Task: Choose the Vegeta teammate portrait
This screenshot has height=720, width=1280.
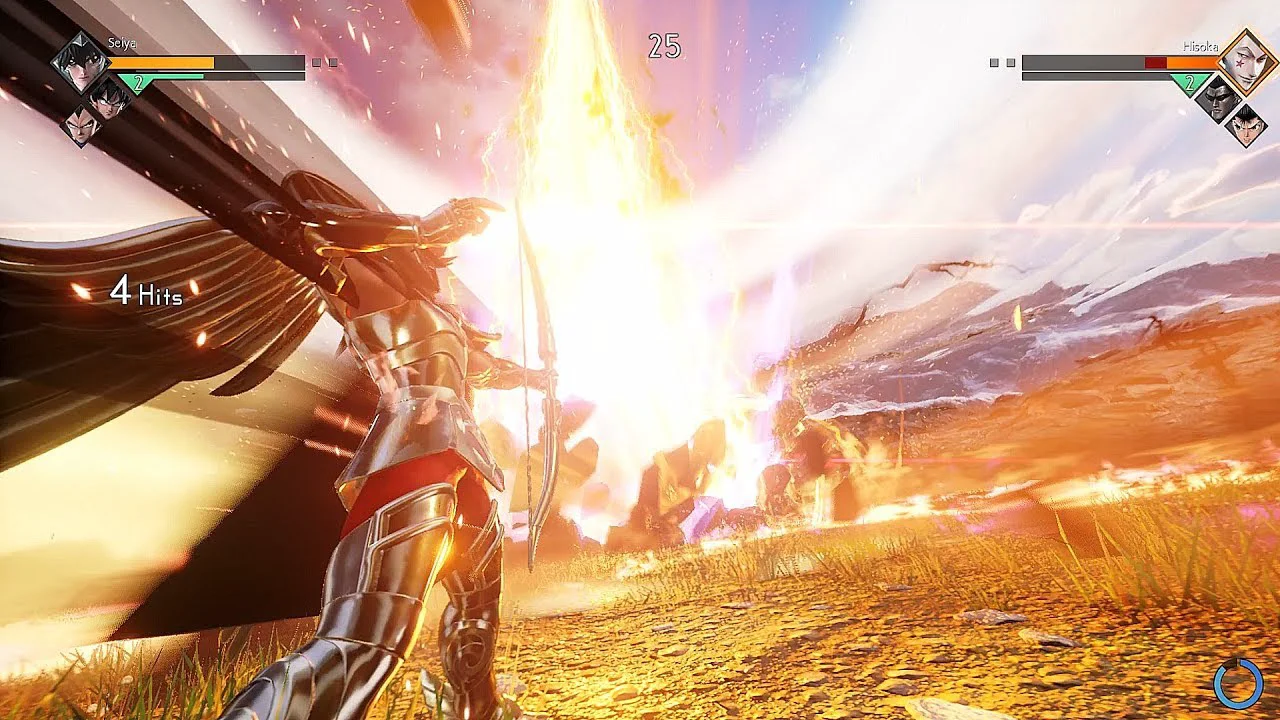Action: 81,126
